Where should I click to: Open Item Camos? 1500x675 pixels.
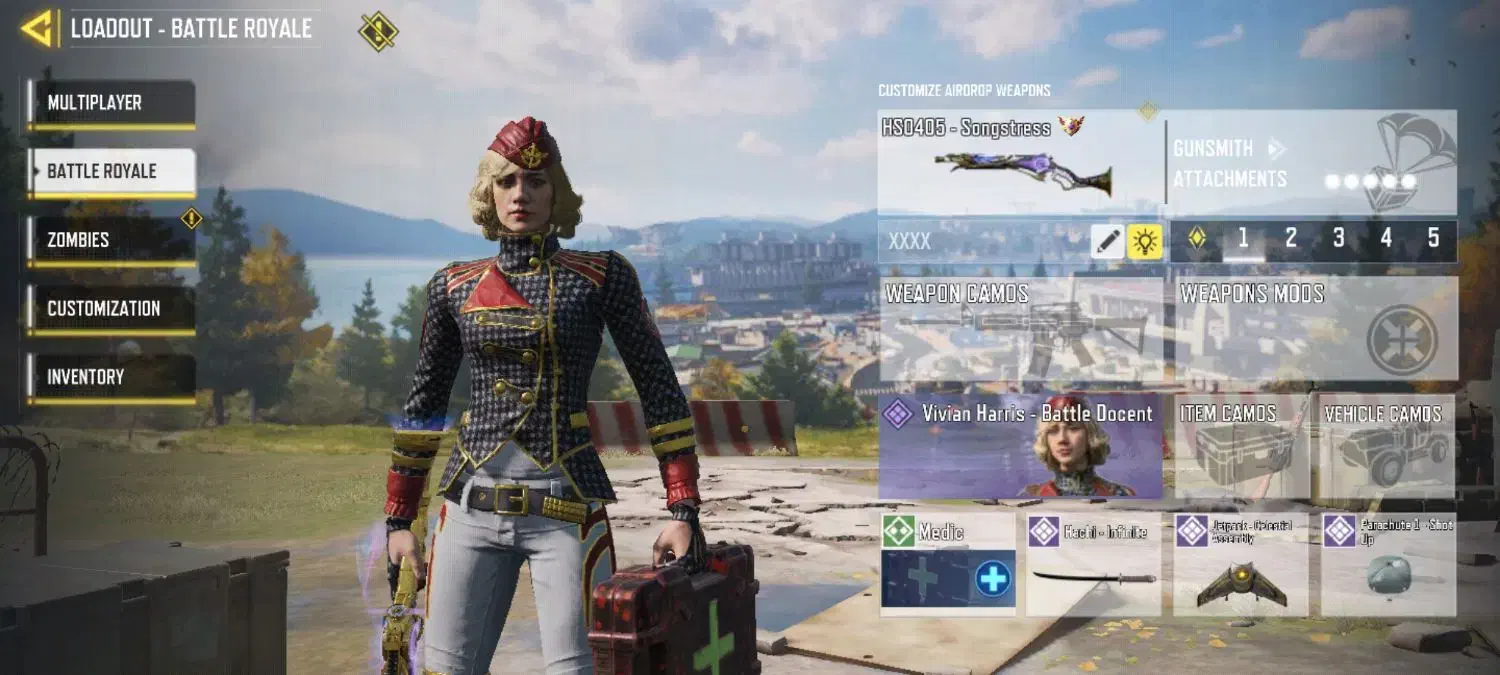pos(1241,446)
